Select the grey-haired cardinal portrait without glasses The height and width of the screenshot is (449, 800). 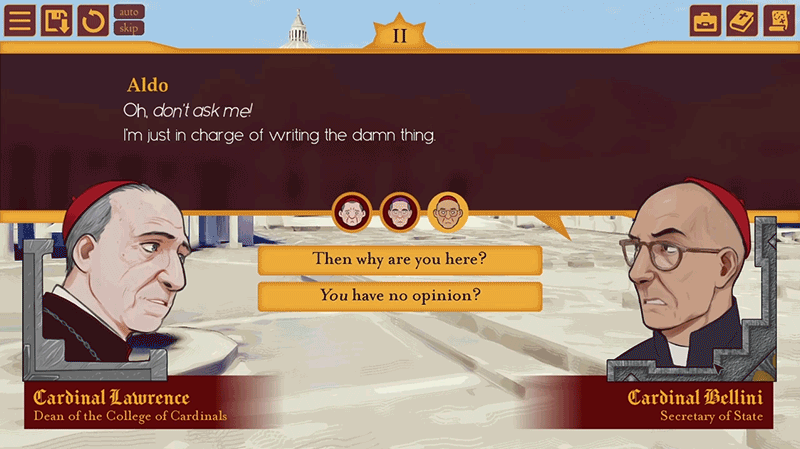351,211
